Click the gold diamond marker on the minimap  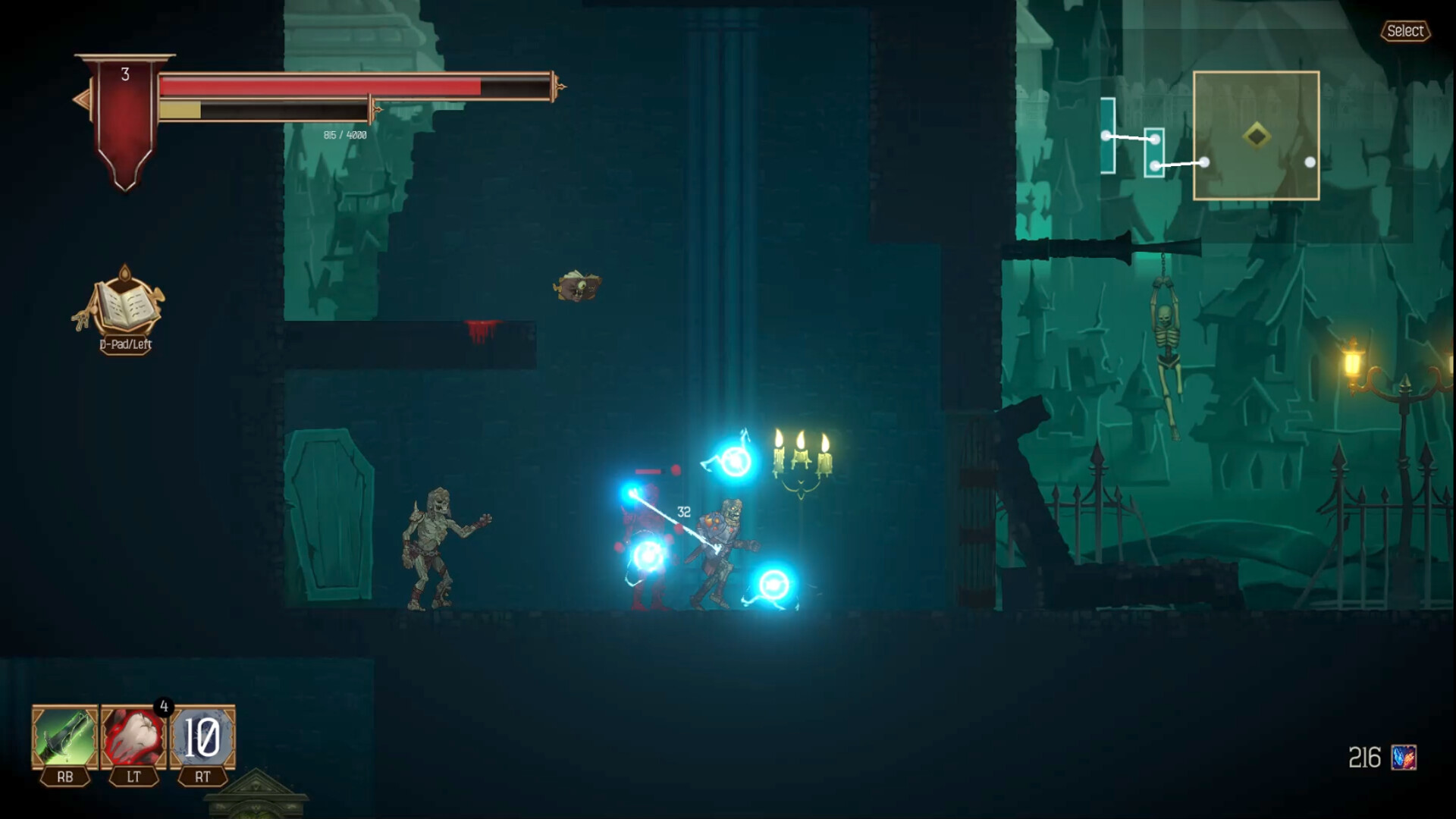tap(1257, 134)
